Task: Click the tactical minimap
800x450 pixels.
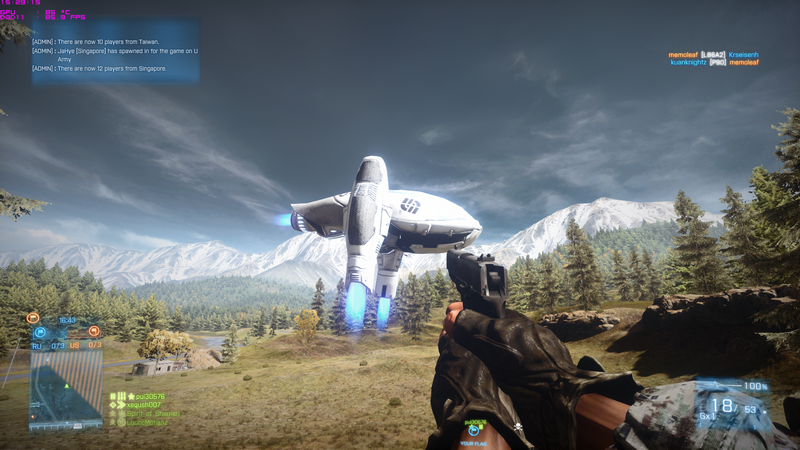Action: 66,392
